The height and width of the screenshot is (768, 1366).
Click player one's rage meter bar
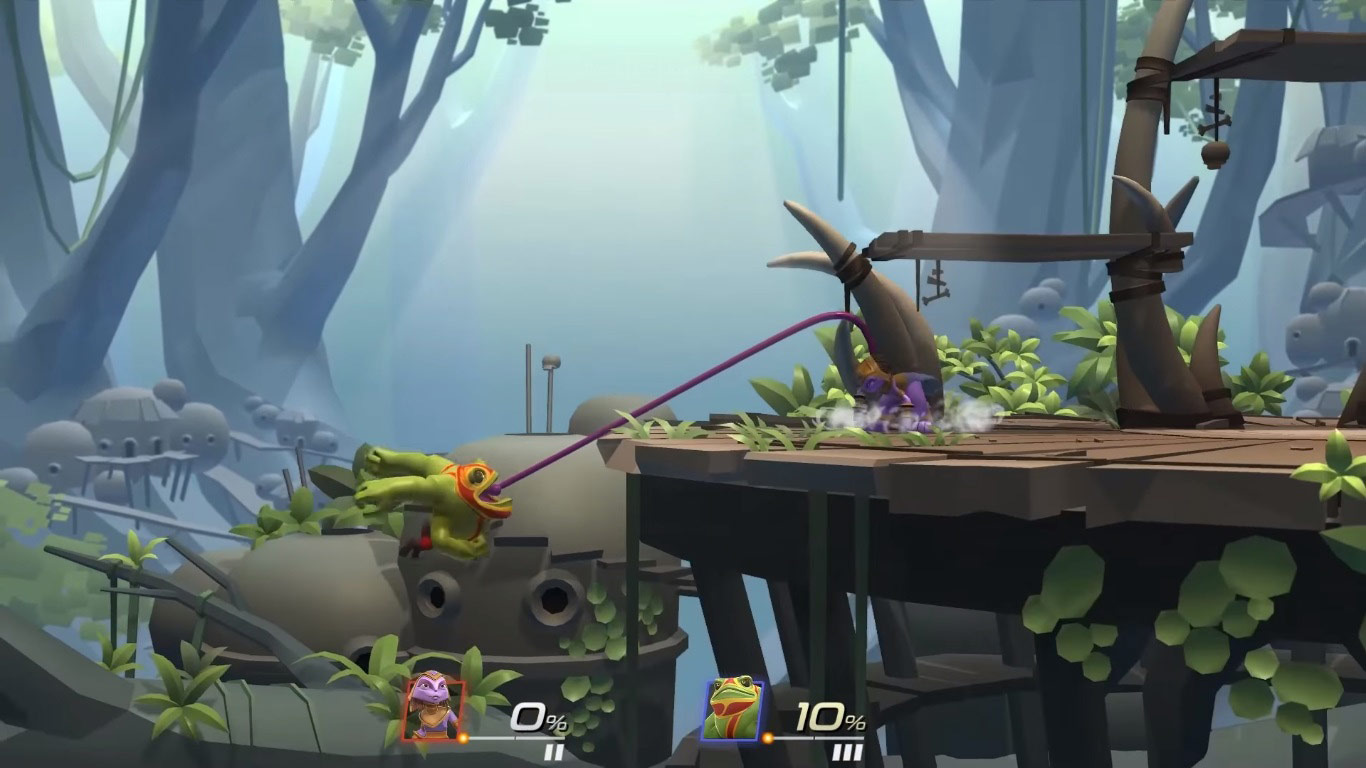(520, 738)
